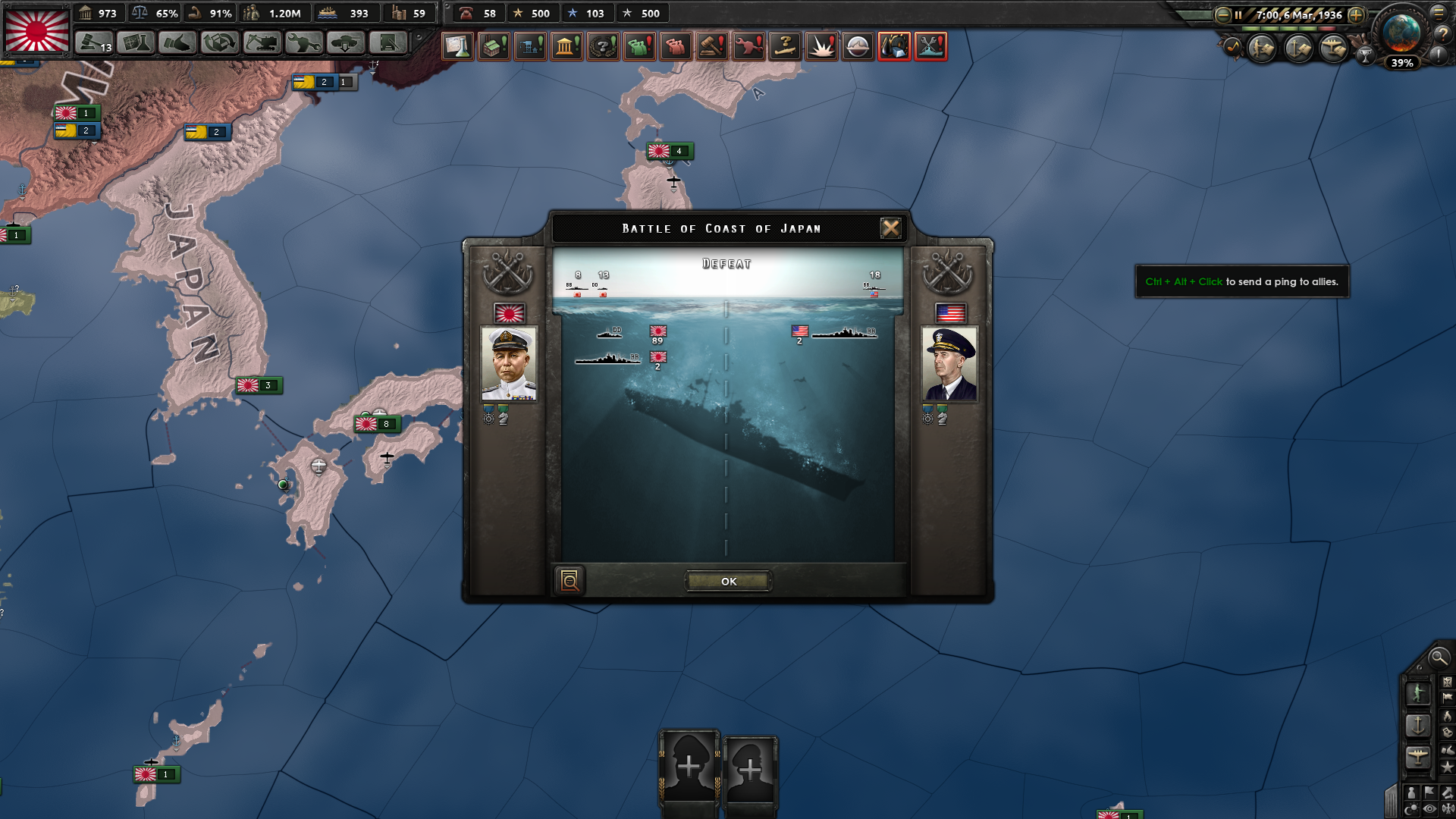Screen dimensions: 1456x819
Task: Unpause the game with the pause control
Action: pos(1239,14)
